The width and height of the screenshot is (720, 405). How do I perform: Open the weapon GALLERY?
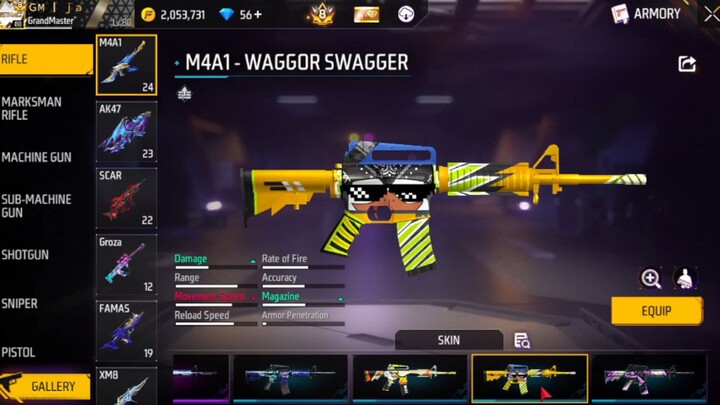point(52,386)
